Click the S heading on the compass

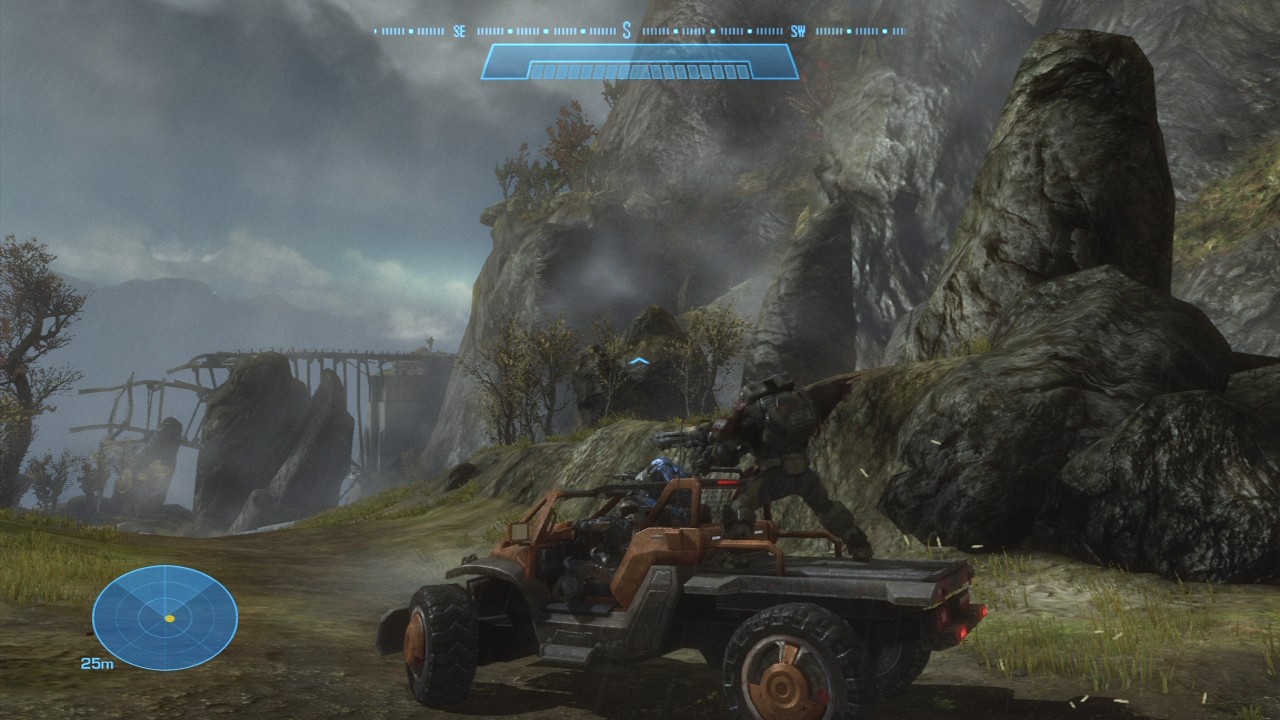click(627, 31)
